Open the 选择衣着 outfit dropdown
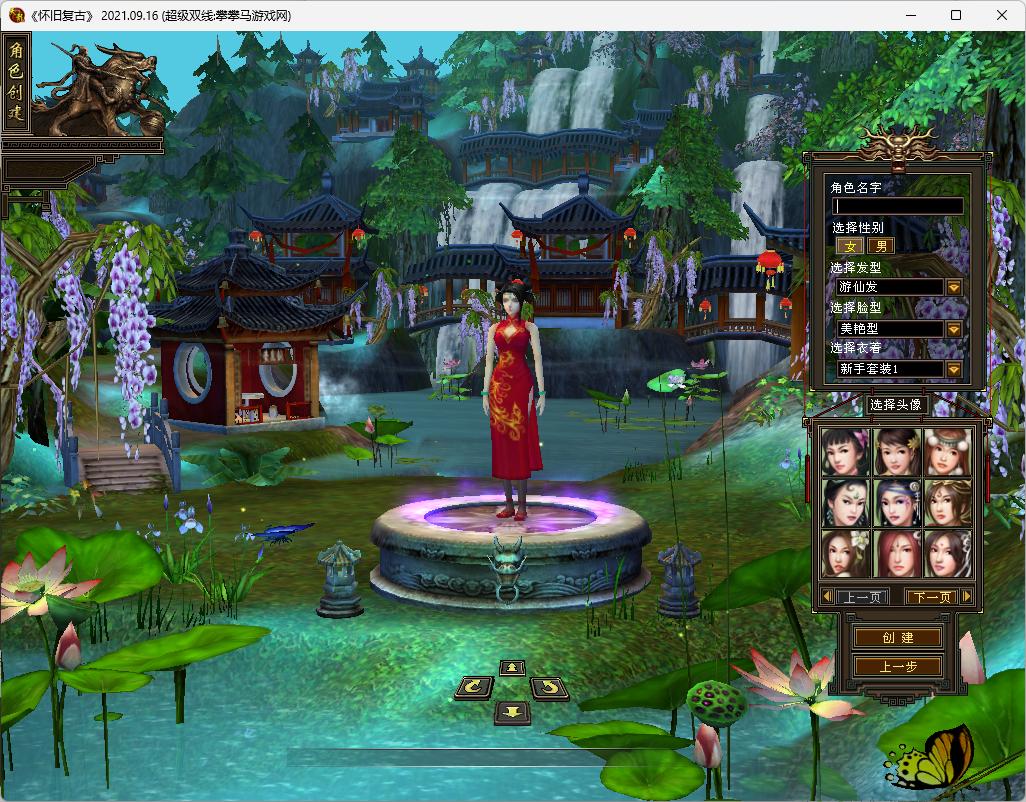The width and height of the screenshot is (1026, 802). (953, 369)
